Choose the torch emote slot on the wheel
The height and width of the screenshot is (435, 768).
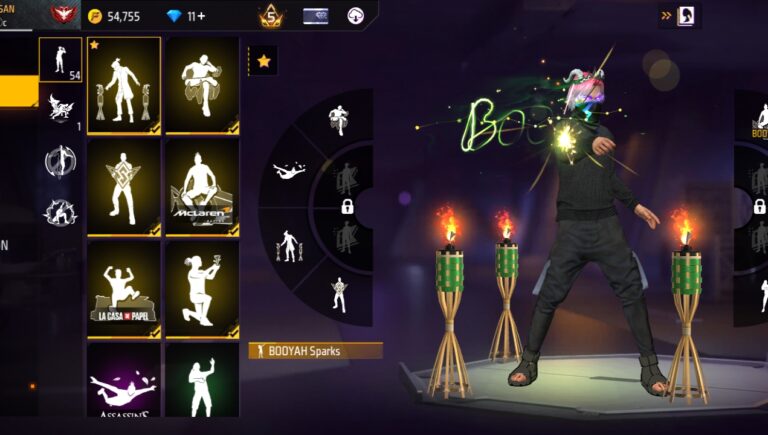coord(289,243)
